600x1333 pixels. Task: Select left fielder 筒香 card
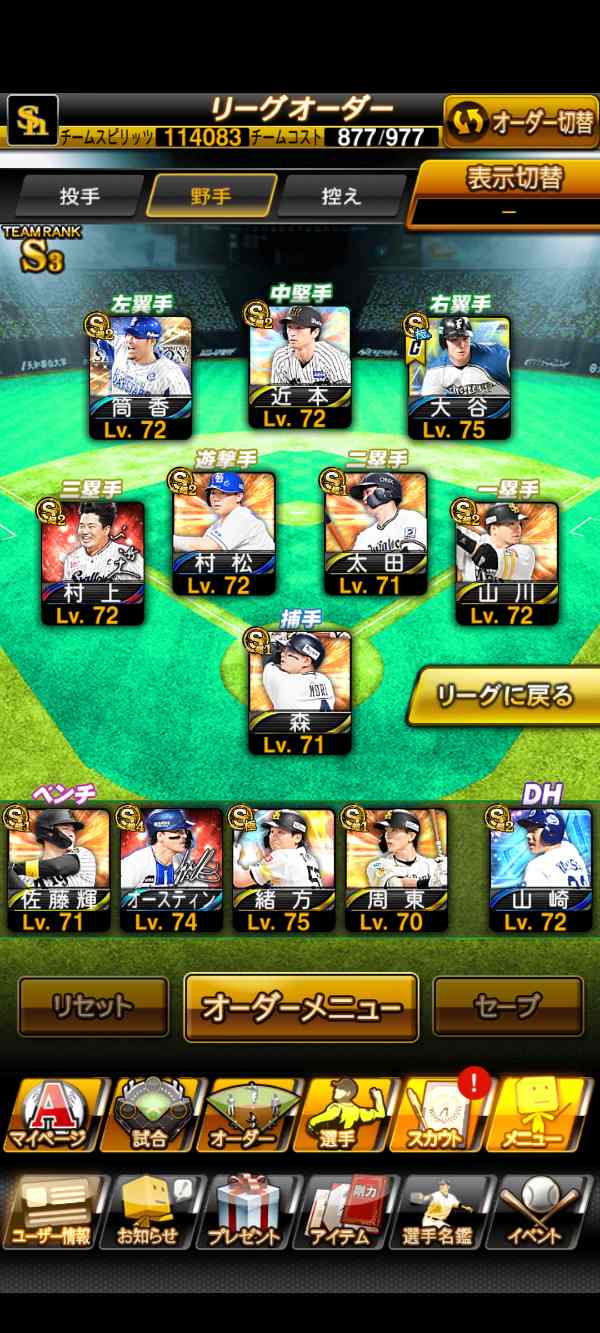pos(141,377)
